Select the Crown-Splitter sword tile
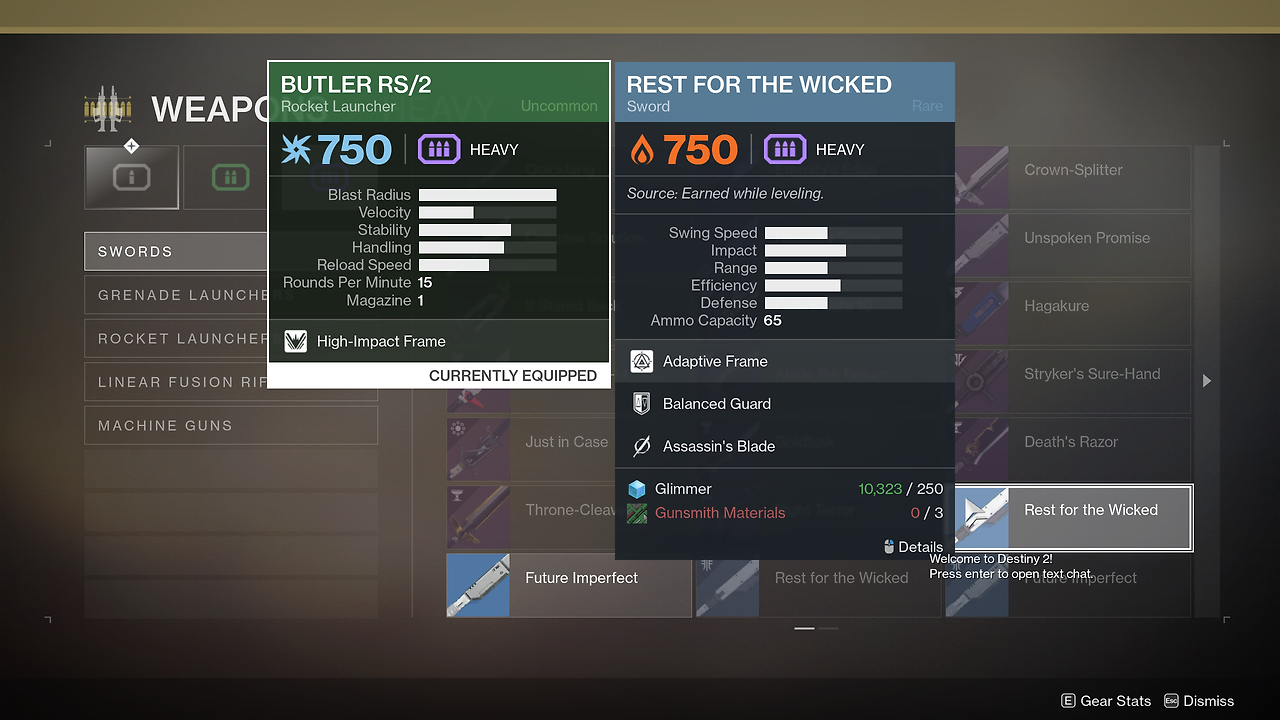This screenshot has height=720, width=1280. [x=1072, y=178]
